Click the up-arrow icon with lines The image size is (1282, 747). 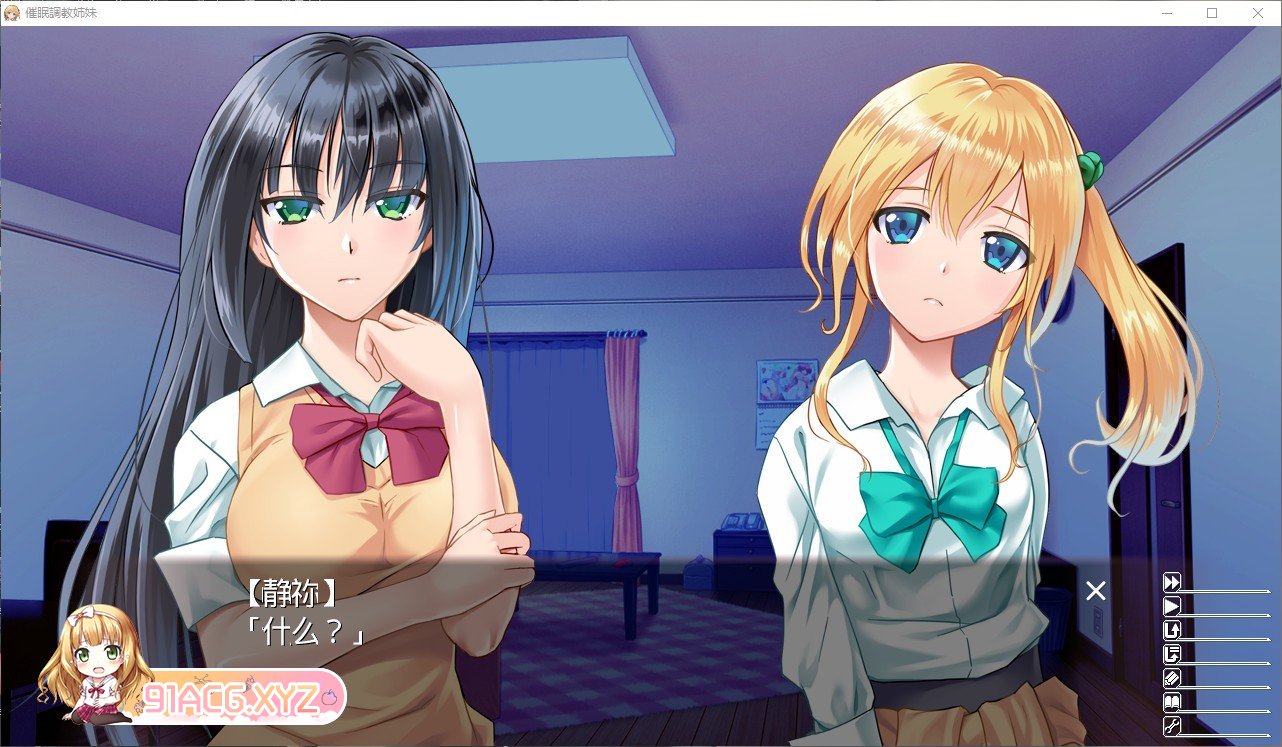point(1172,654)
